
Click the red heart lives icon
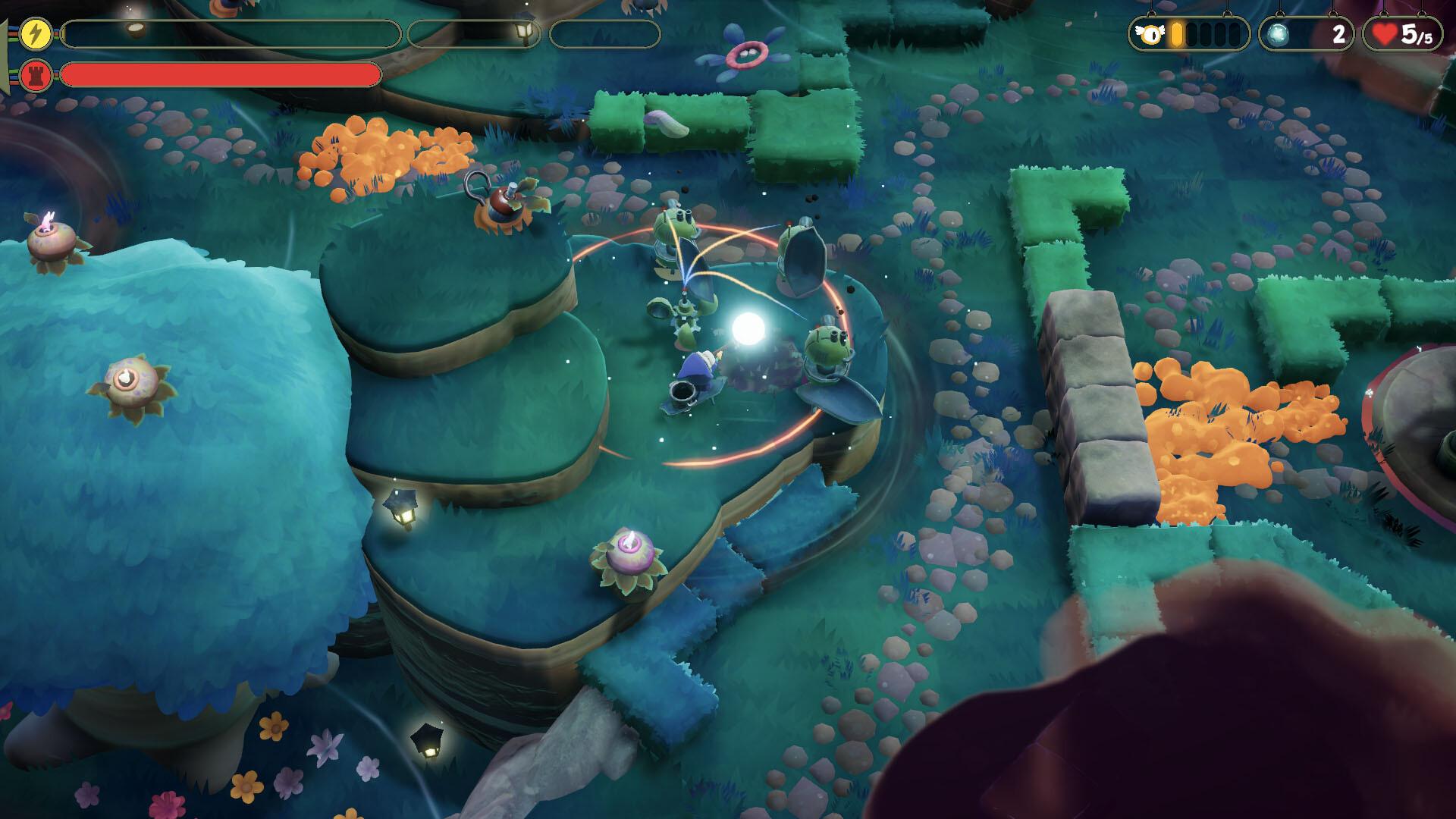pyautogui.click(x=1384, y=34)
